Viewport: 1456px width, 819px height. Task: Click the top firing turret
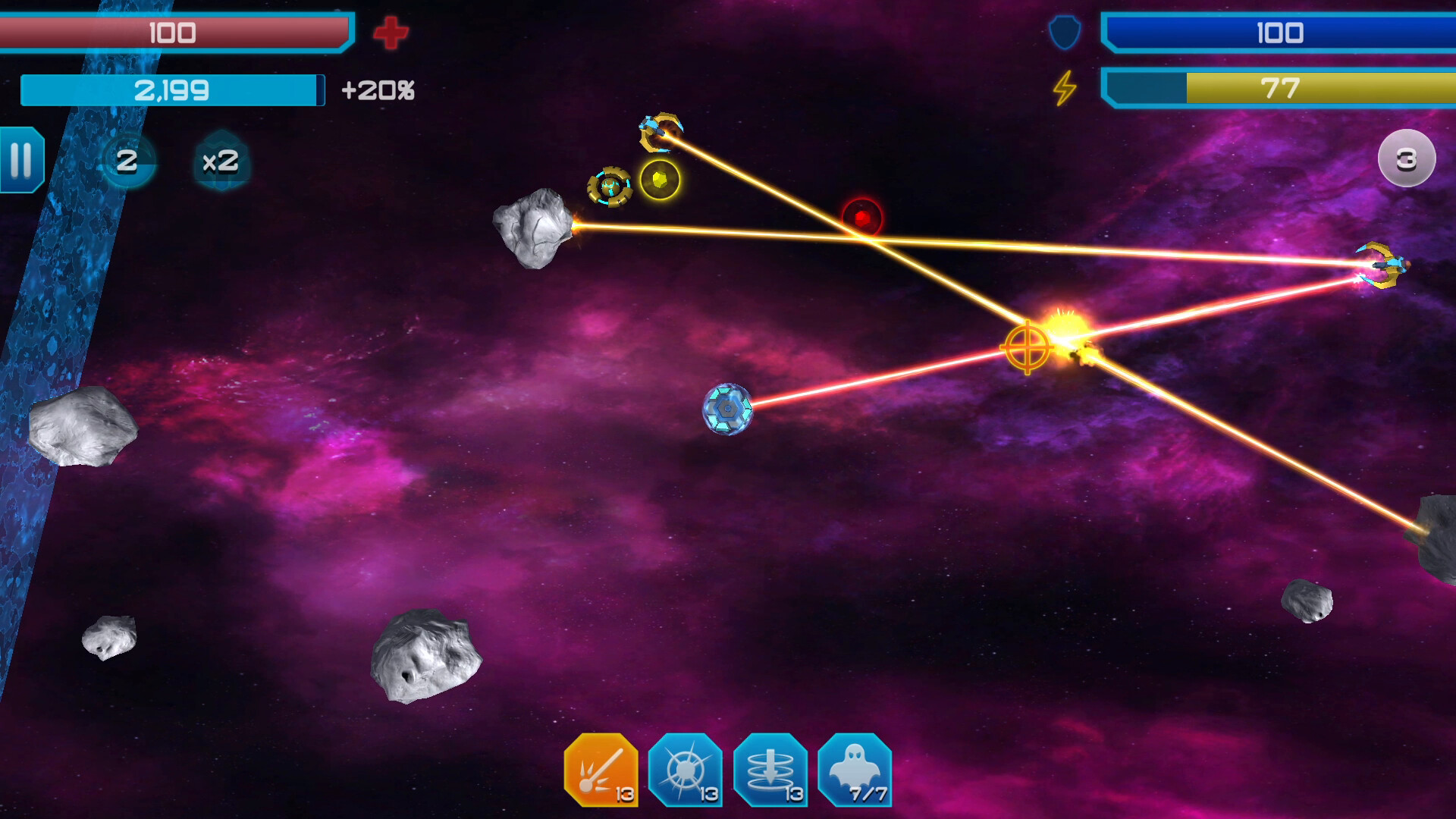click(661, 130)
